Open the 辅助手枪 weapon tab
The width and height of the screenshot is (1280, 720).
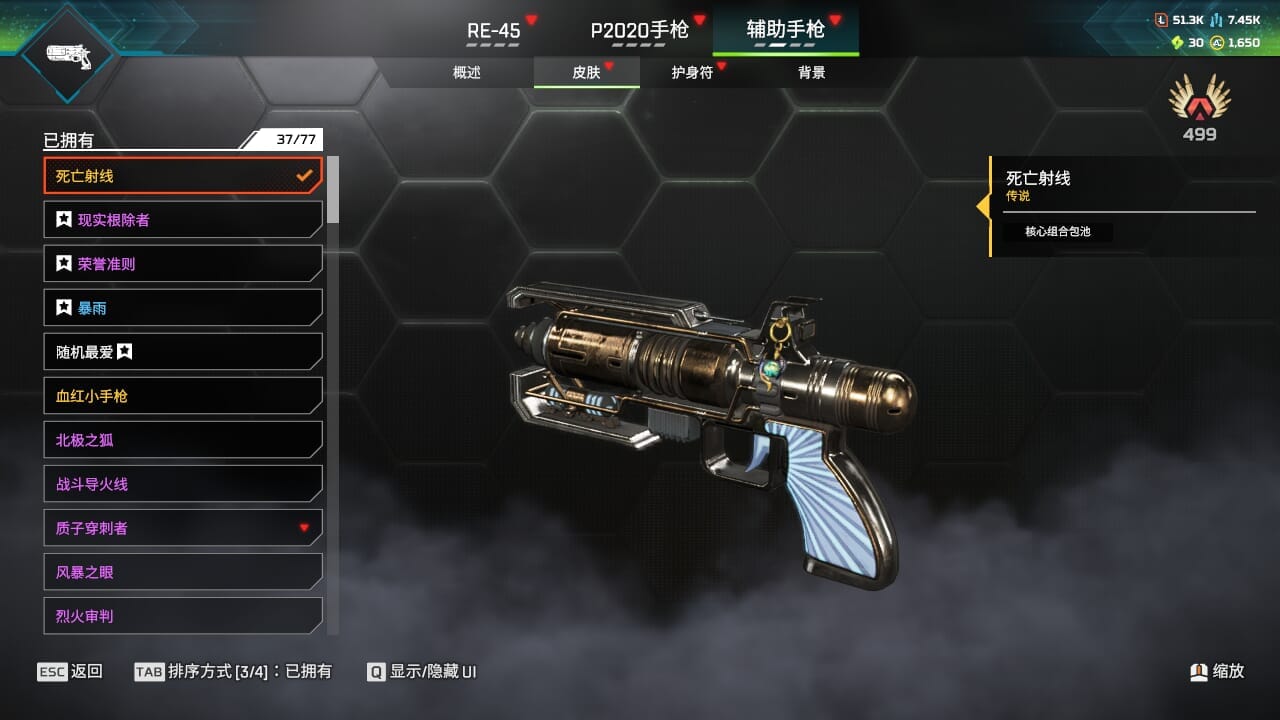pos(786,30)
